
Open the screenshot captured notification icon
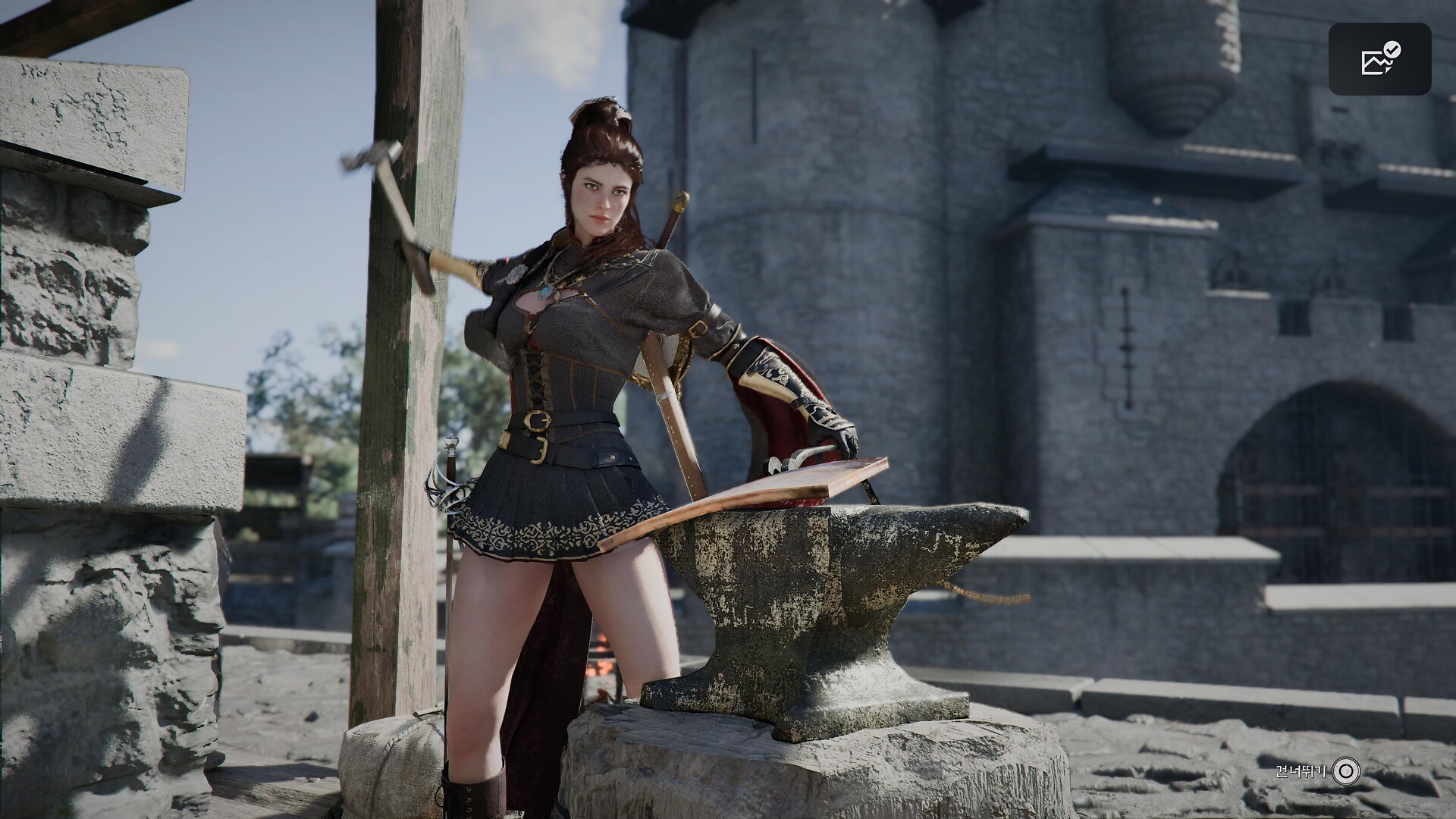(1379, 59)
